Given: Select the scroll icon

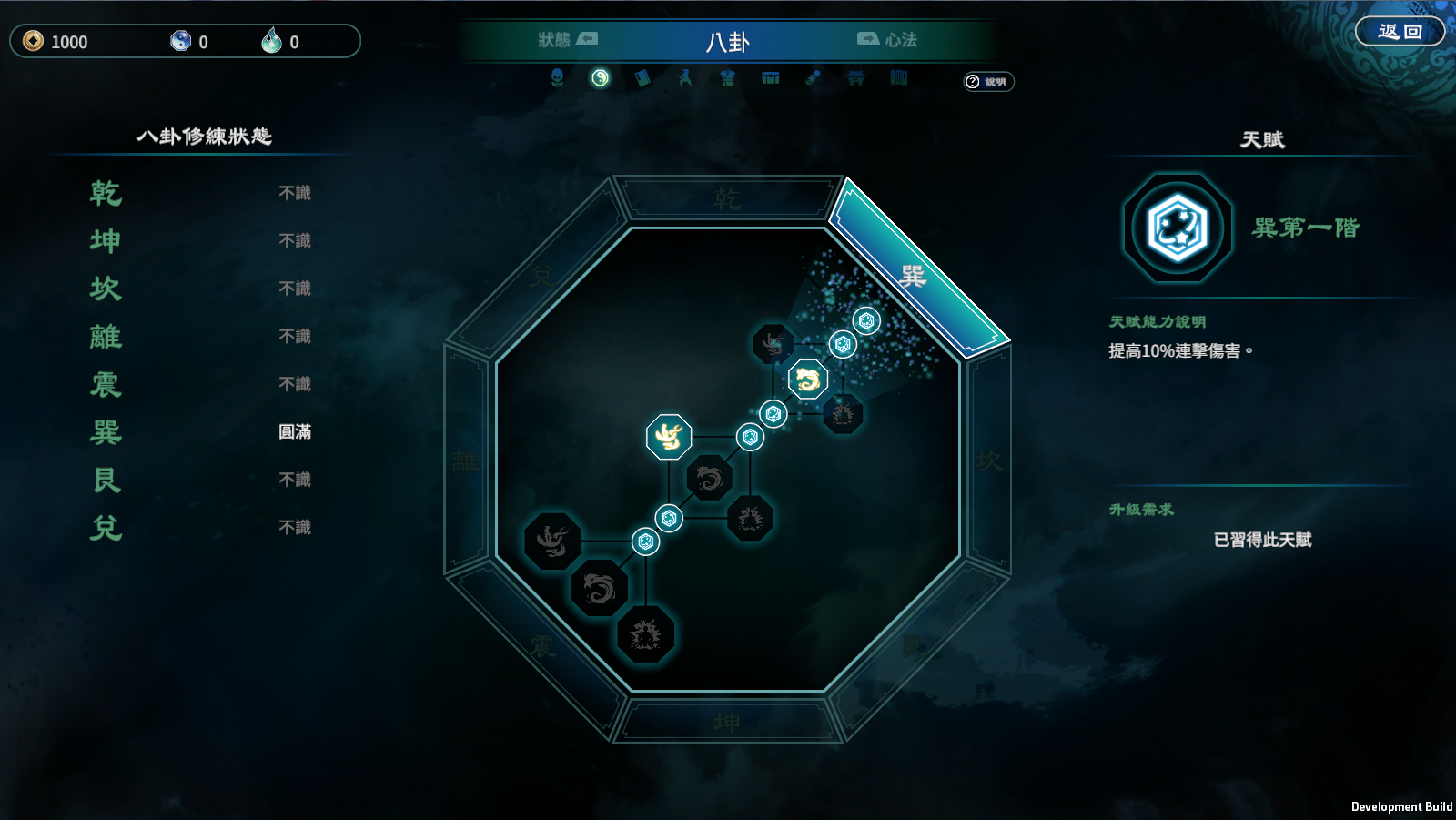Looking at the screenshot, I should (813, 78).
